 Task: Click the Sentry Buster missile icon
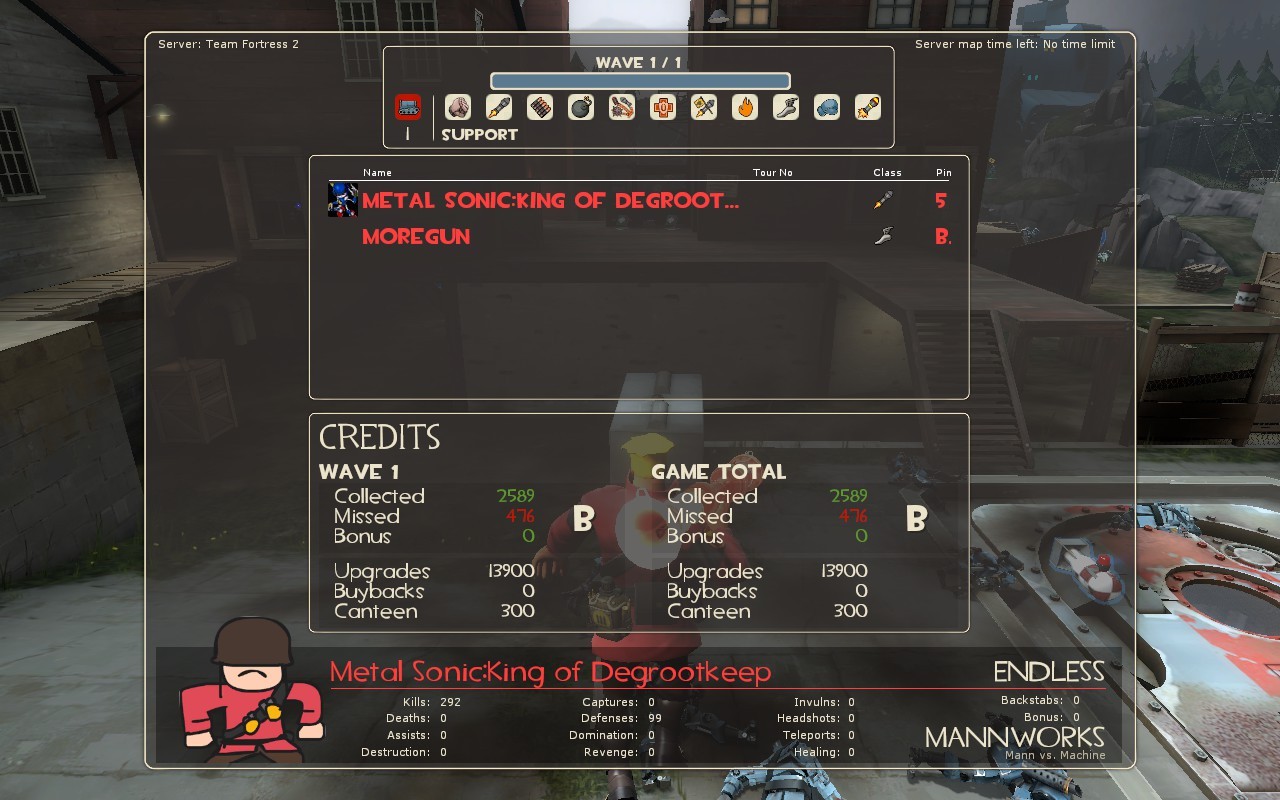click(x=866, y=107)
